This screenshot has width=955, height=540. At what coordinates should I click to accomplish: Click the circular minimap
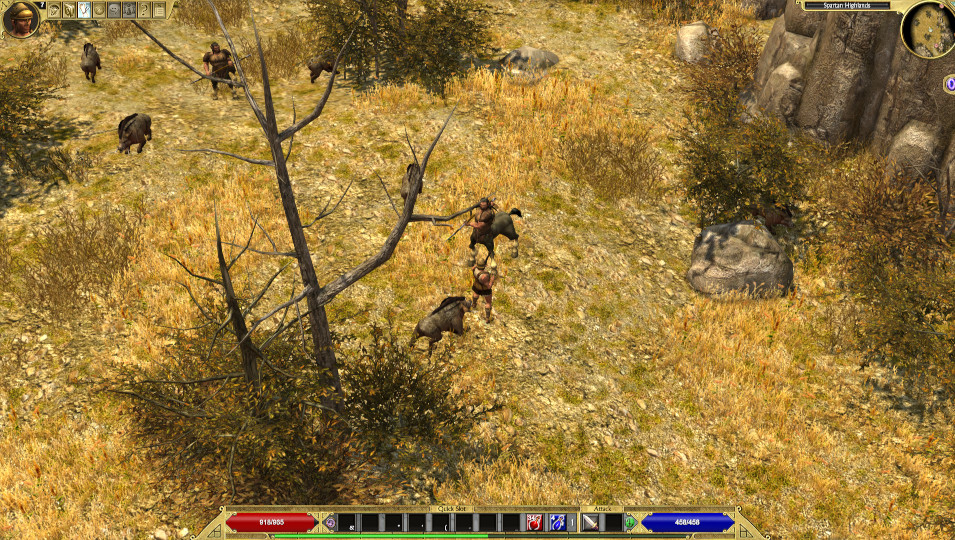927,29
